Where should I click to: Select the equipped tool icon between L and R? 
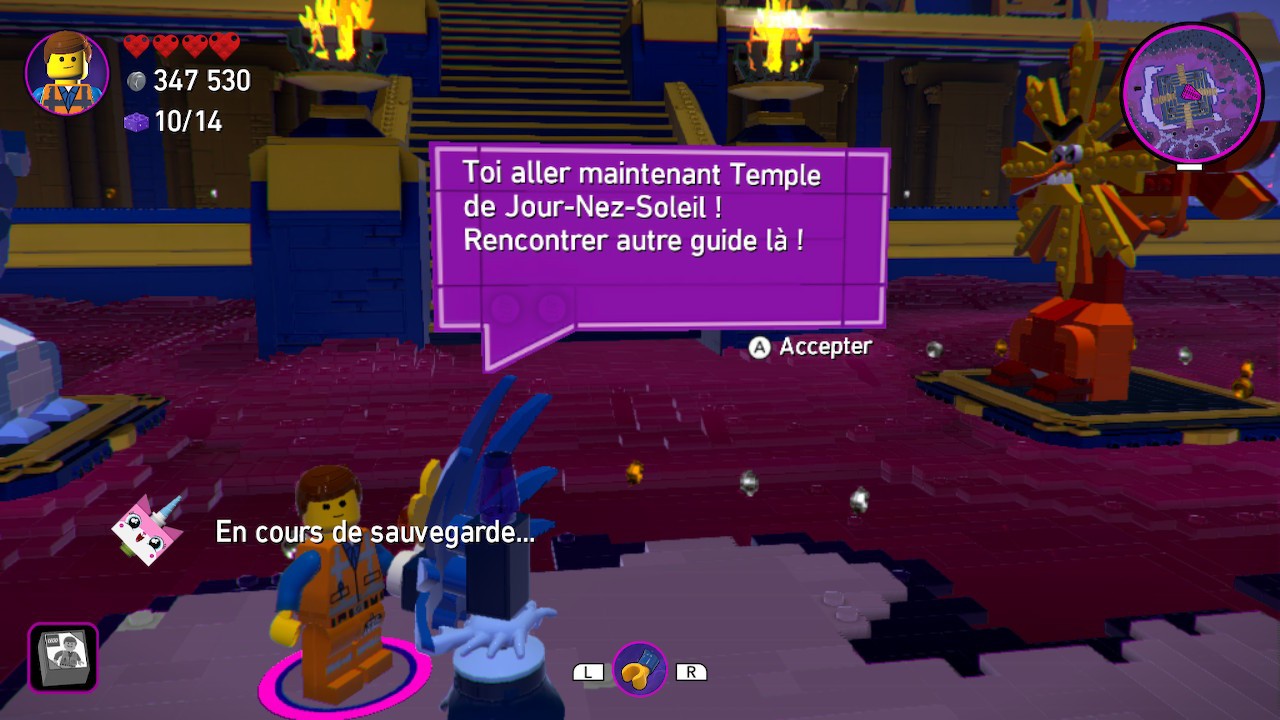point(641,670)
